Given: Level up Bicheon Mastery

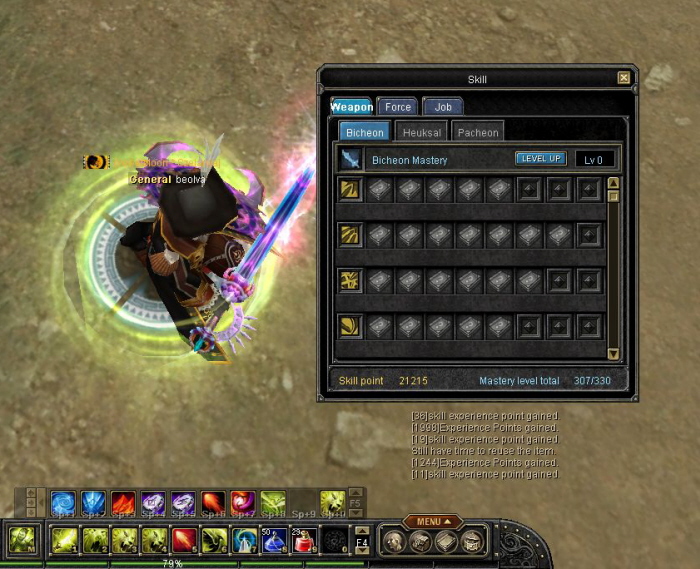Looking at the screenshot, I should point(541,159).
